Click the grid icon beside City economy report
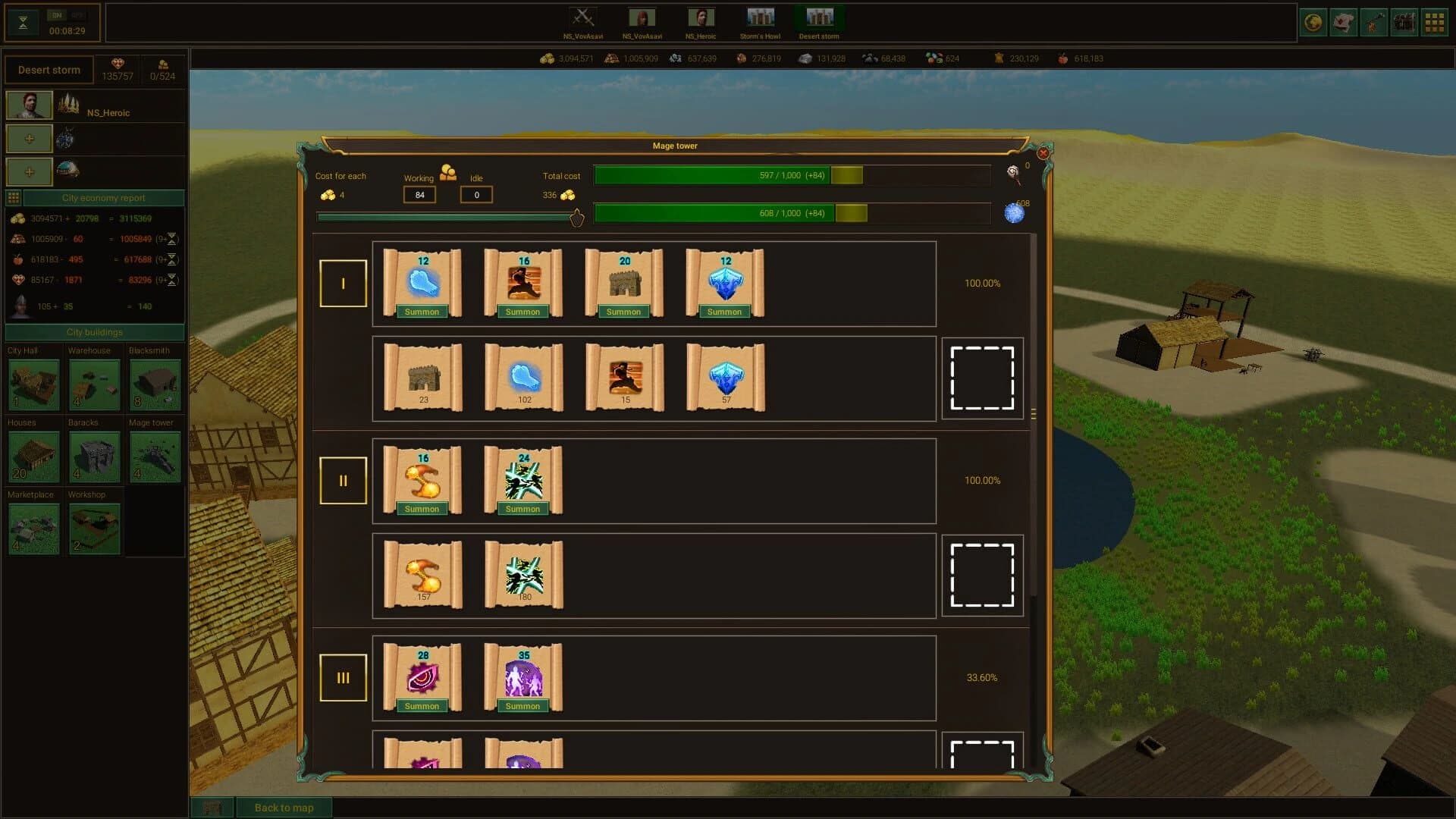The image size is (1456, 819). pos(13,197)
